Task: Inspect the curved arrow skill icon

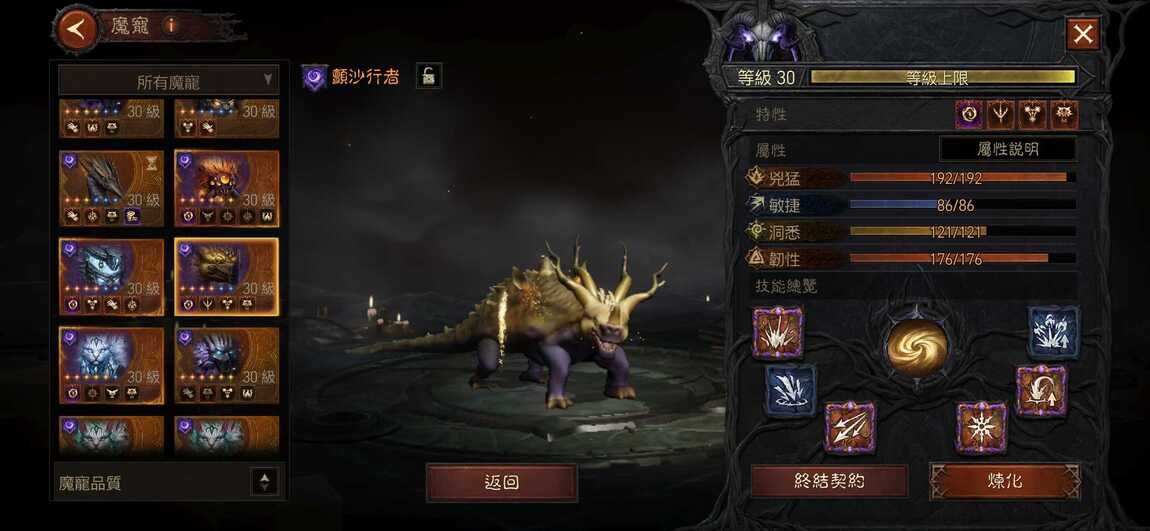Action: [x=1041, y=390]
